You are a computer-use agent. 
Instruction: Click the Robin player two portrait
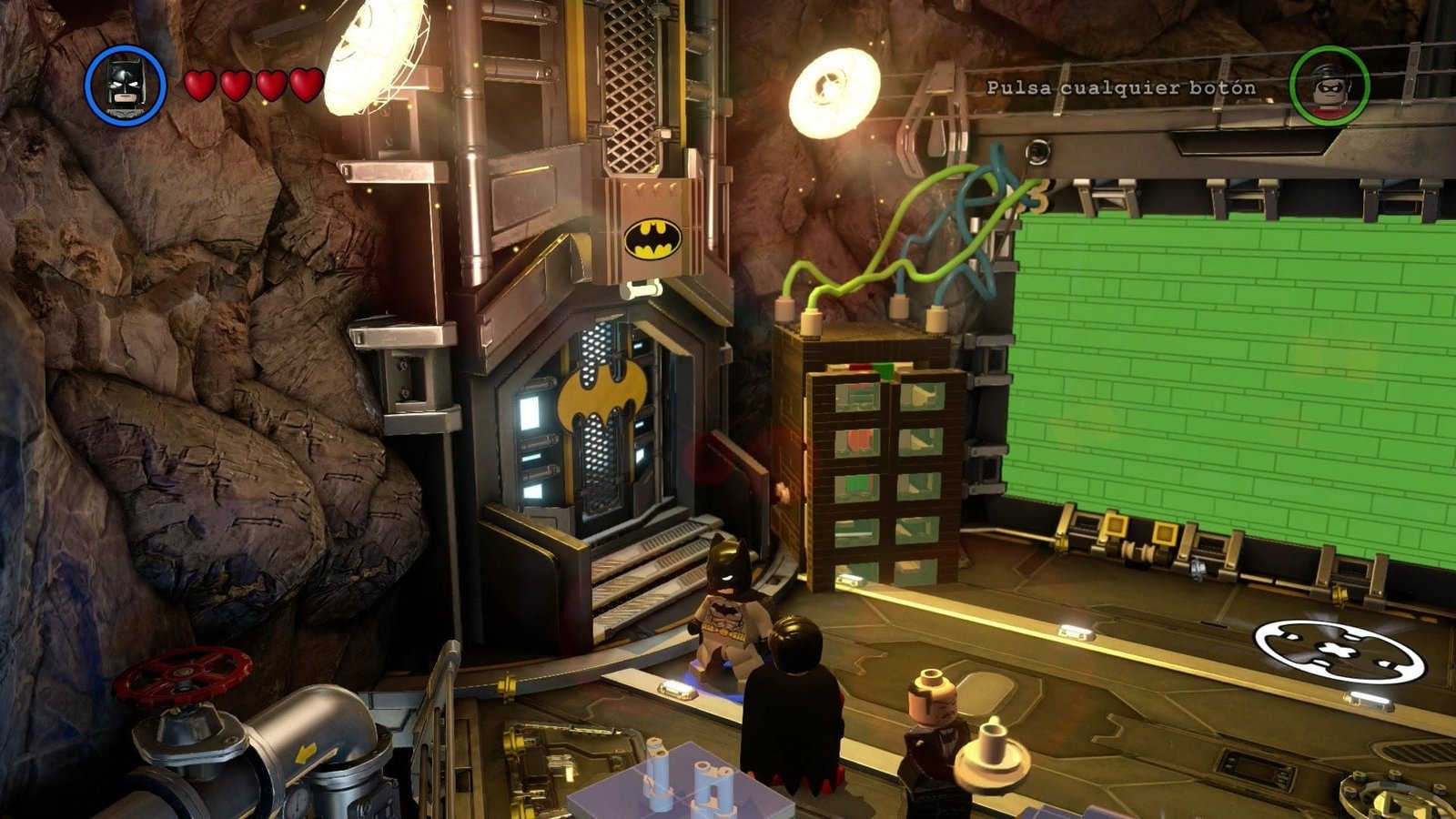(1329, 86)
